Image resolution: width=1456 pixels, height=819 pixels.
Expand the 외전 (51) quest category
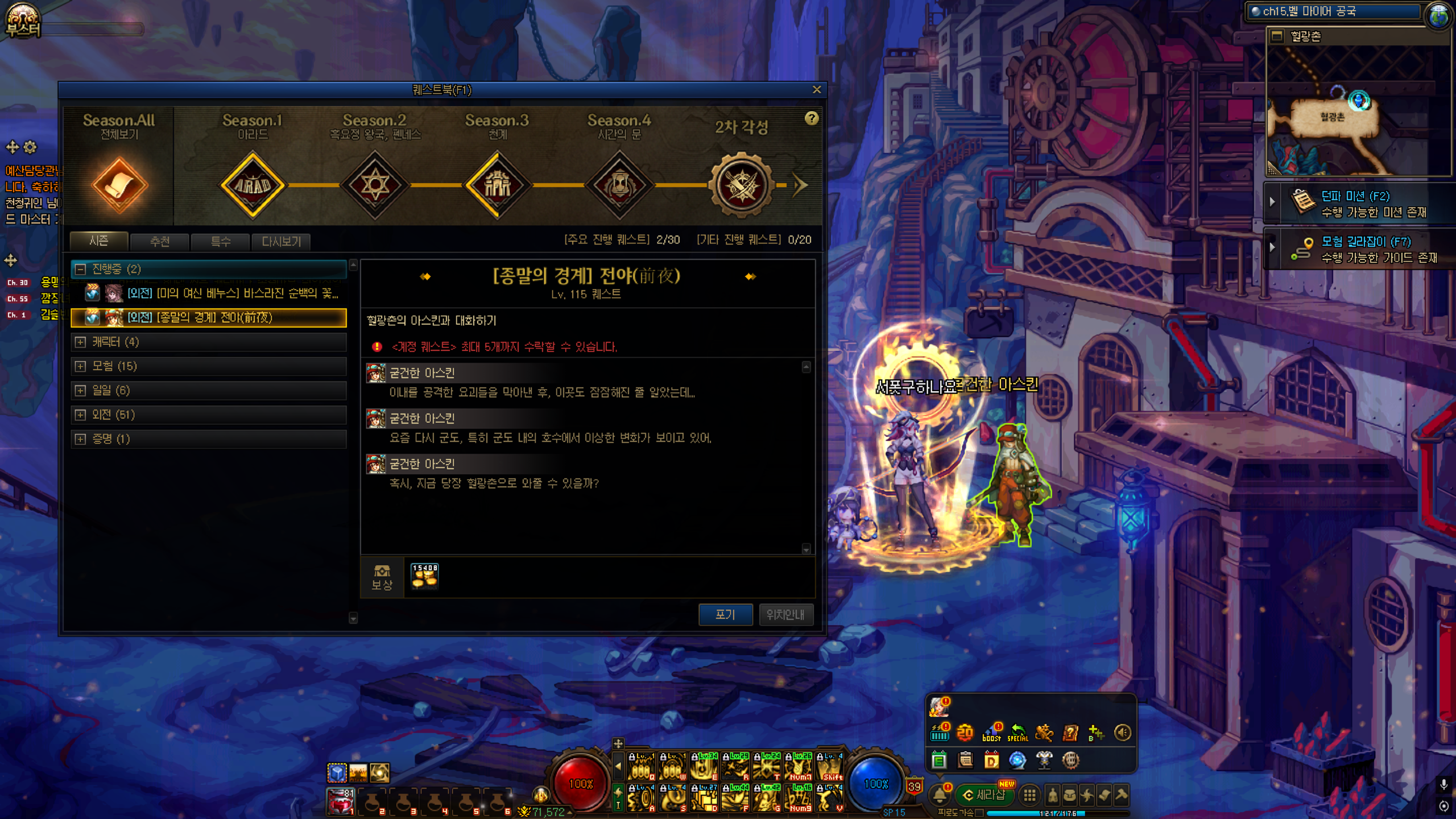pos(81,415)
